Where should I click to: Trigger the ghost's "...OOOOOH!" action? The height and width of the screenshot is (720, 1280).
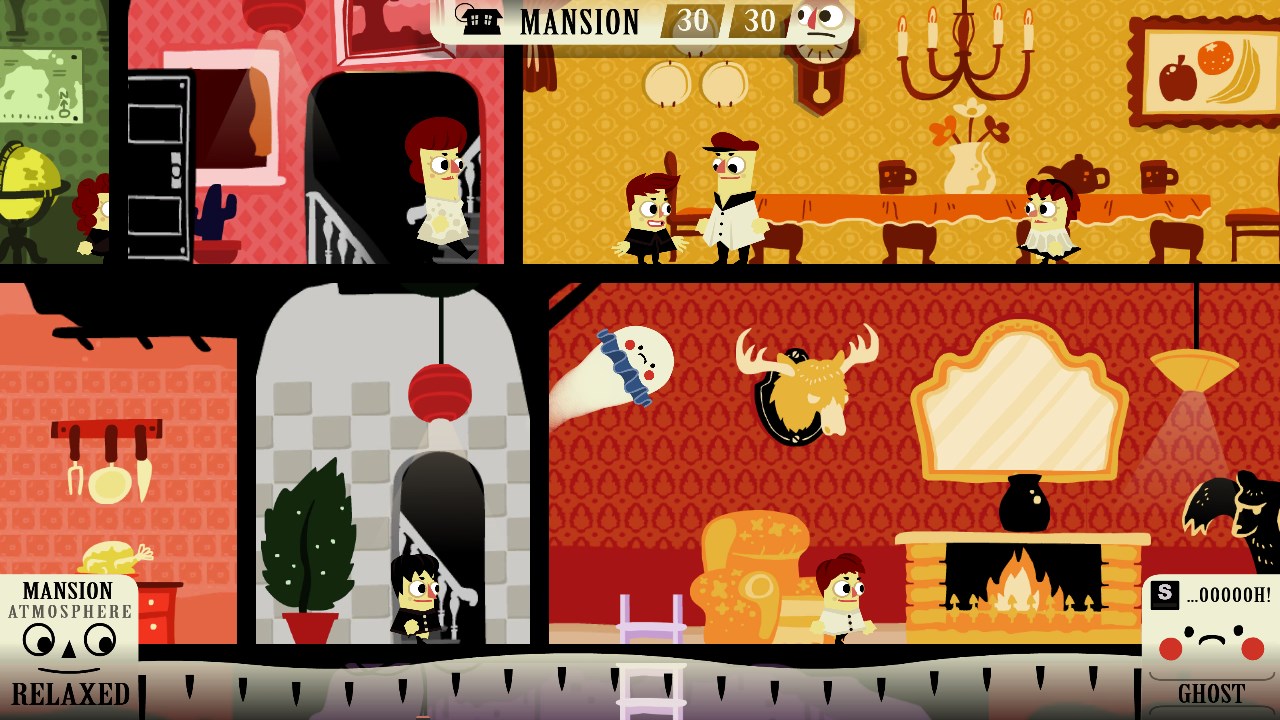1211,595
